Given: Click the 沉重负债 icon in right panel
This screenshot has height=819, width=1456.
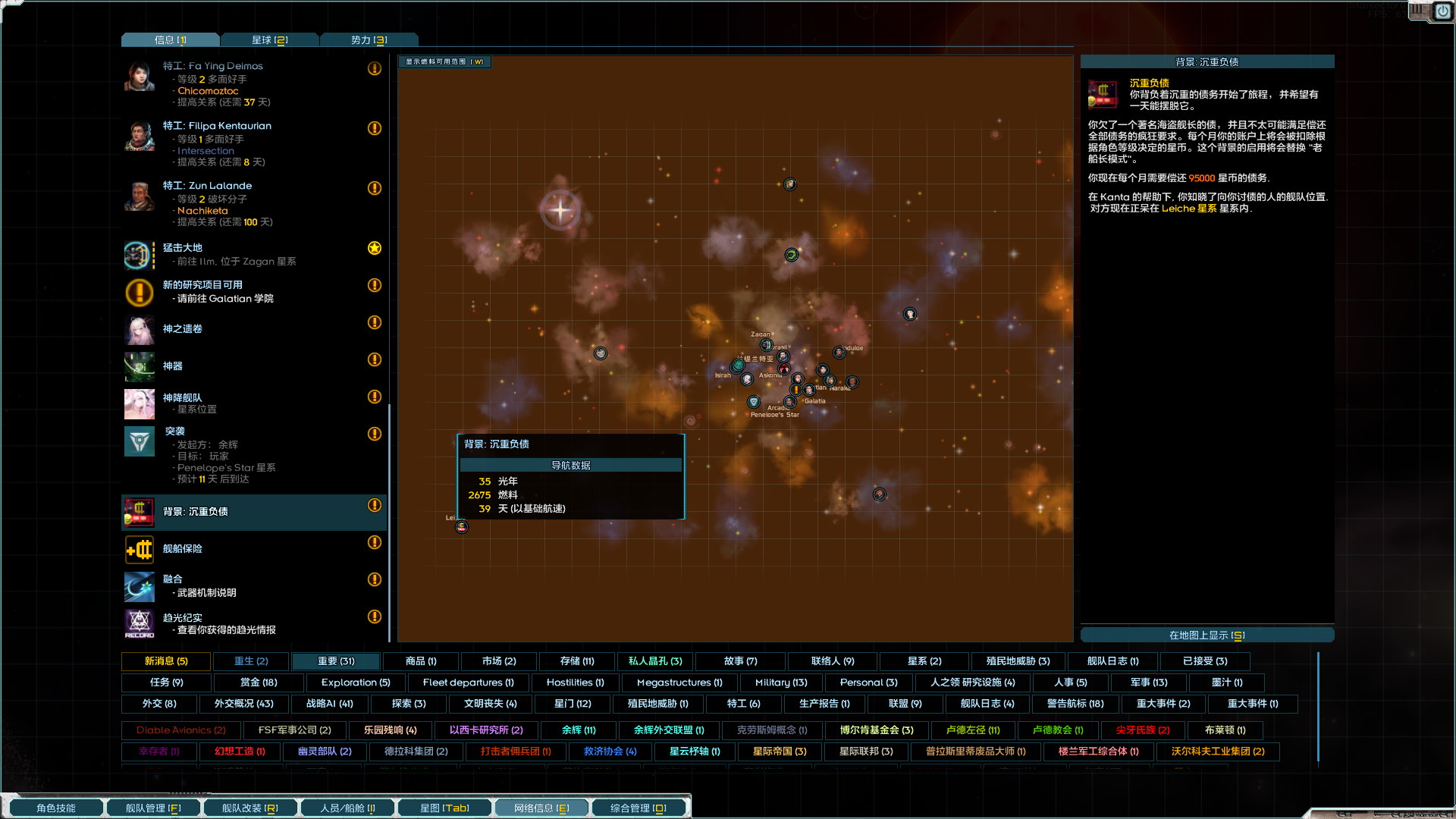Looking at the screenshot, I should 1101,94.
